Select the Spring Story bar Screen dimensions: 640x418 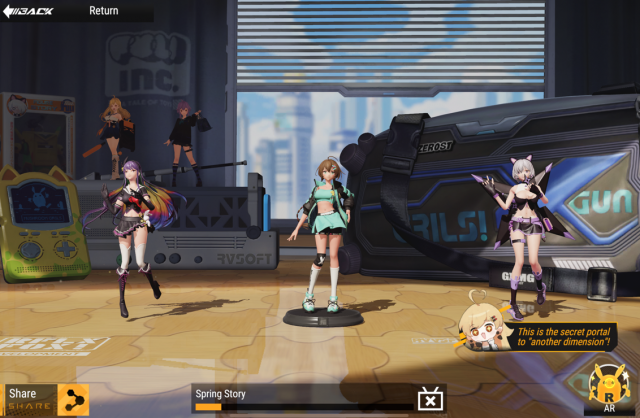[300, 397]
